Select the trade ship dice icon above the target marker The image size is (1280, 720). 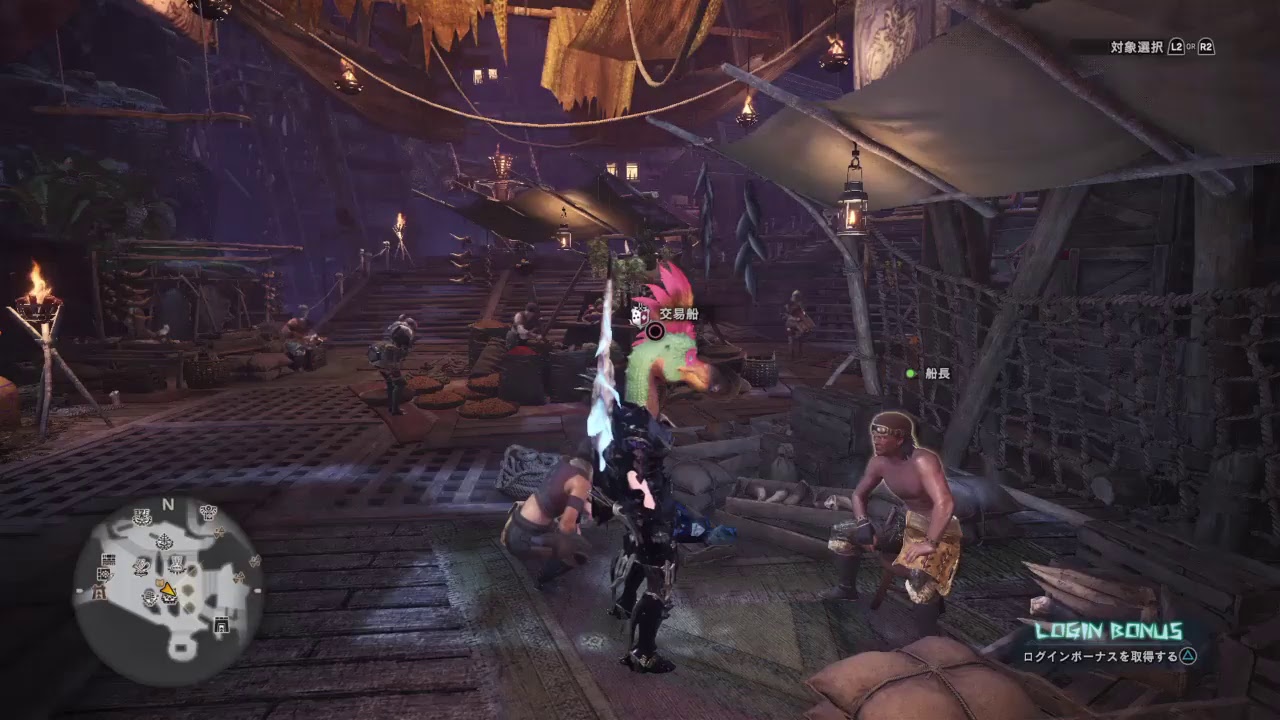pyautogui.click(x=640, y=314)
